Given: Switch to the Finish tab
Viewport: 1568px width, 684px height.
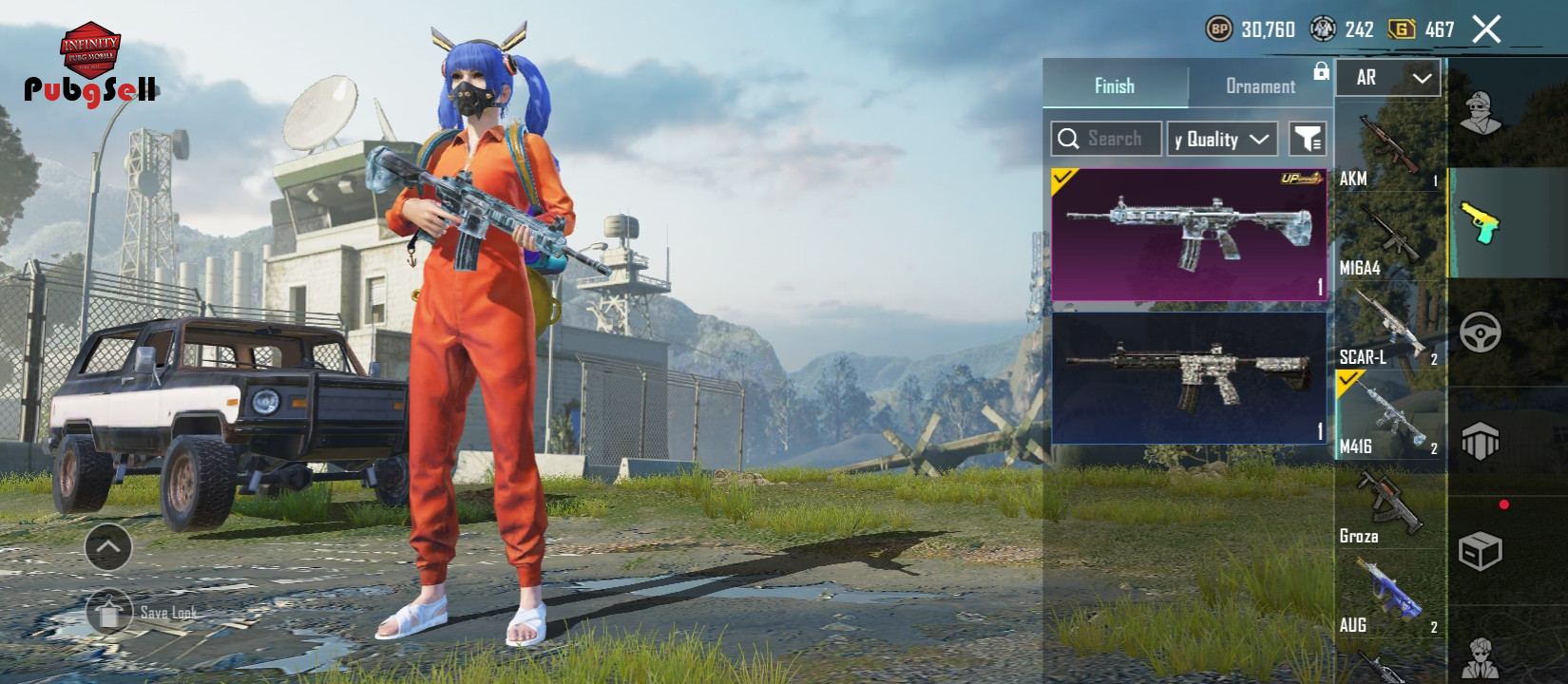Looking at the screenshot, I should [x=1115, y=85].
